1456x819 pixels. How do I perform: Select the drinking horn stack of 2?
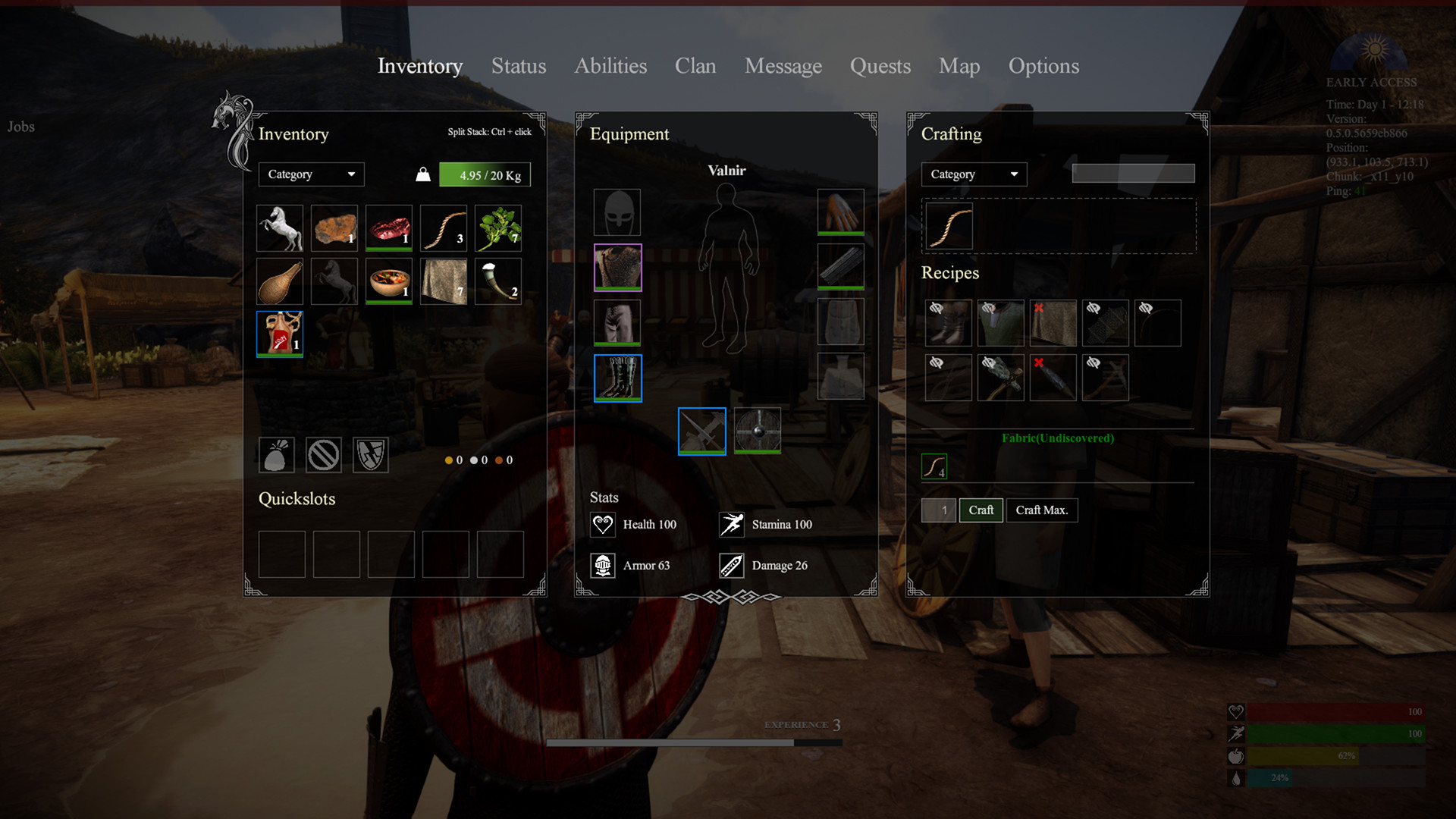[497, 281]
